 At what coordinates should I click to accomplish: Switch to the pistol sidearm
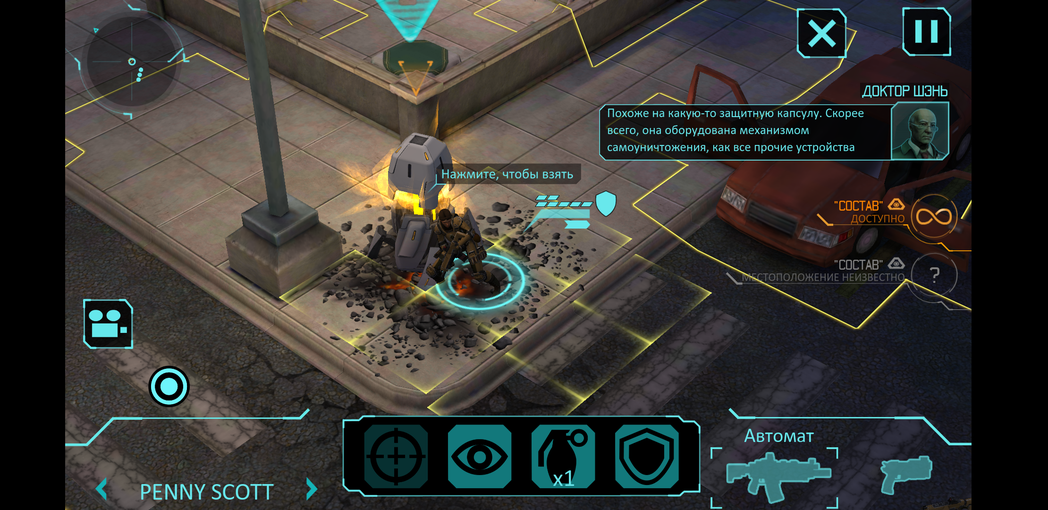click(x=906, y=473)
